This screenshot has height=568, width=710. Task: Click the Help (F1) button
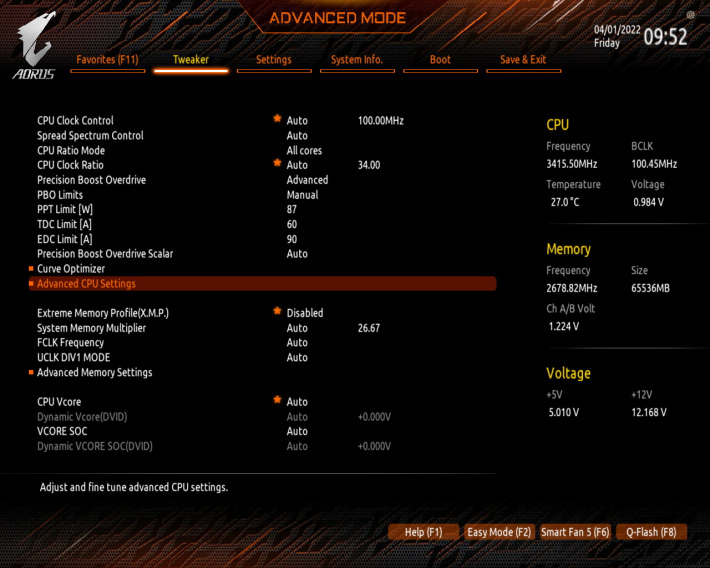coord(423,532)
